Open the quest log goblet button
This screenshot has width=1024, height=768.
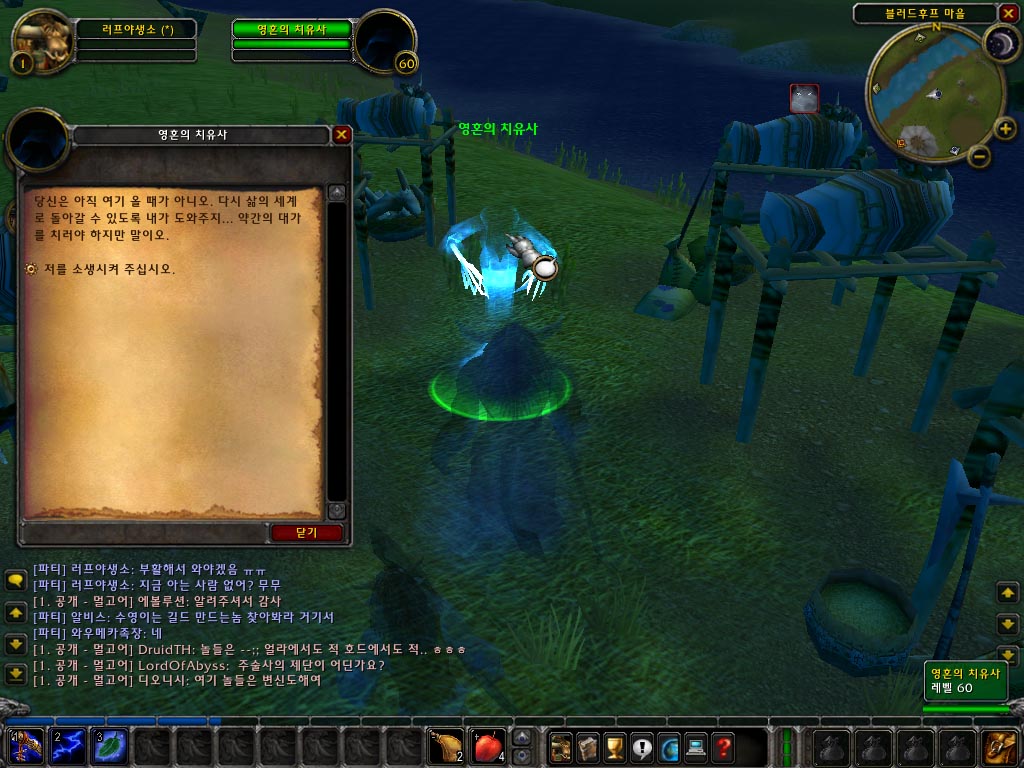pos(615,747)
